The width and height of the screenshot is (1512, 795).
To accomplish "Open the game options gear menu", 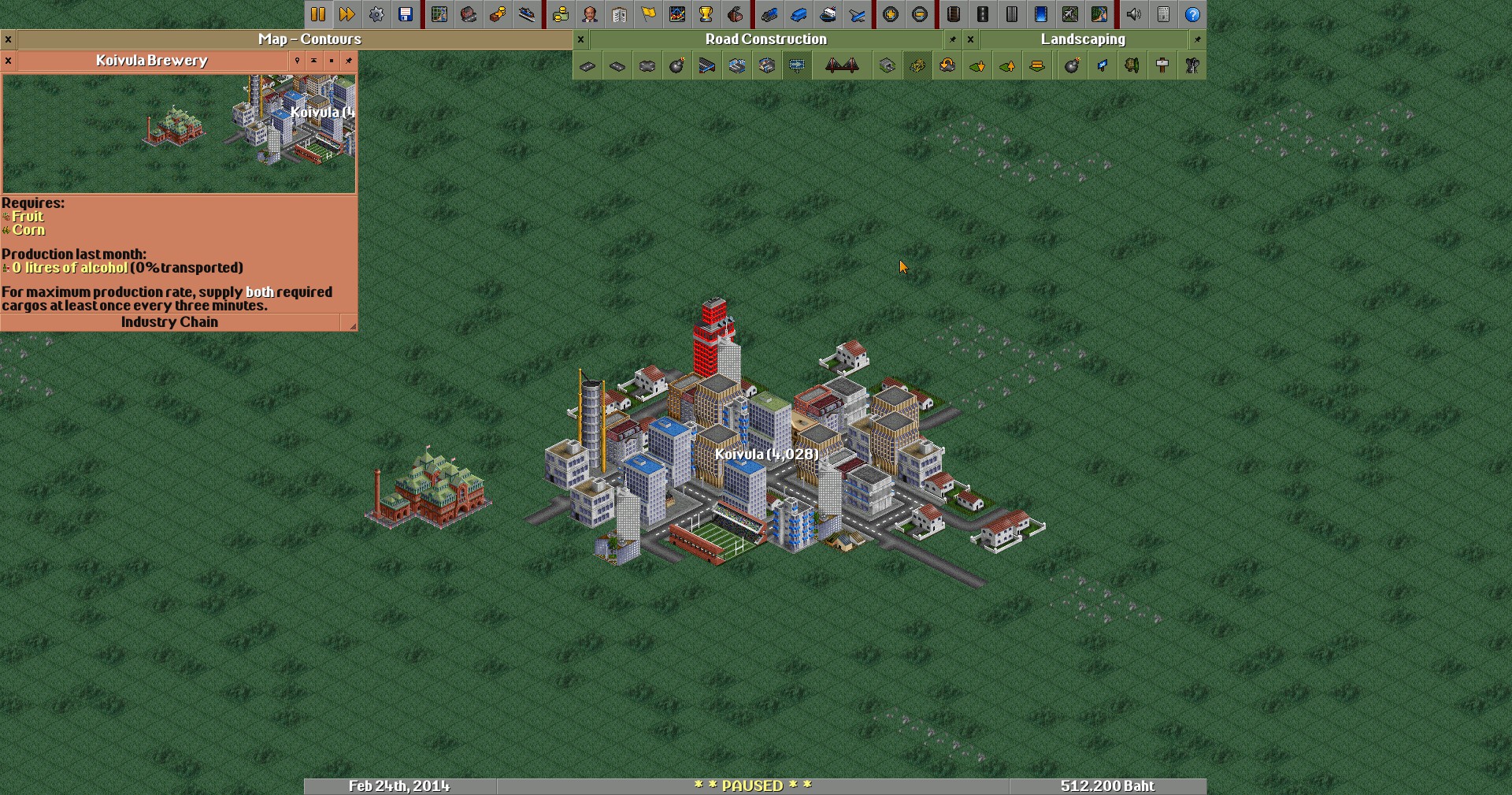I will pos(376,14).
